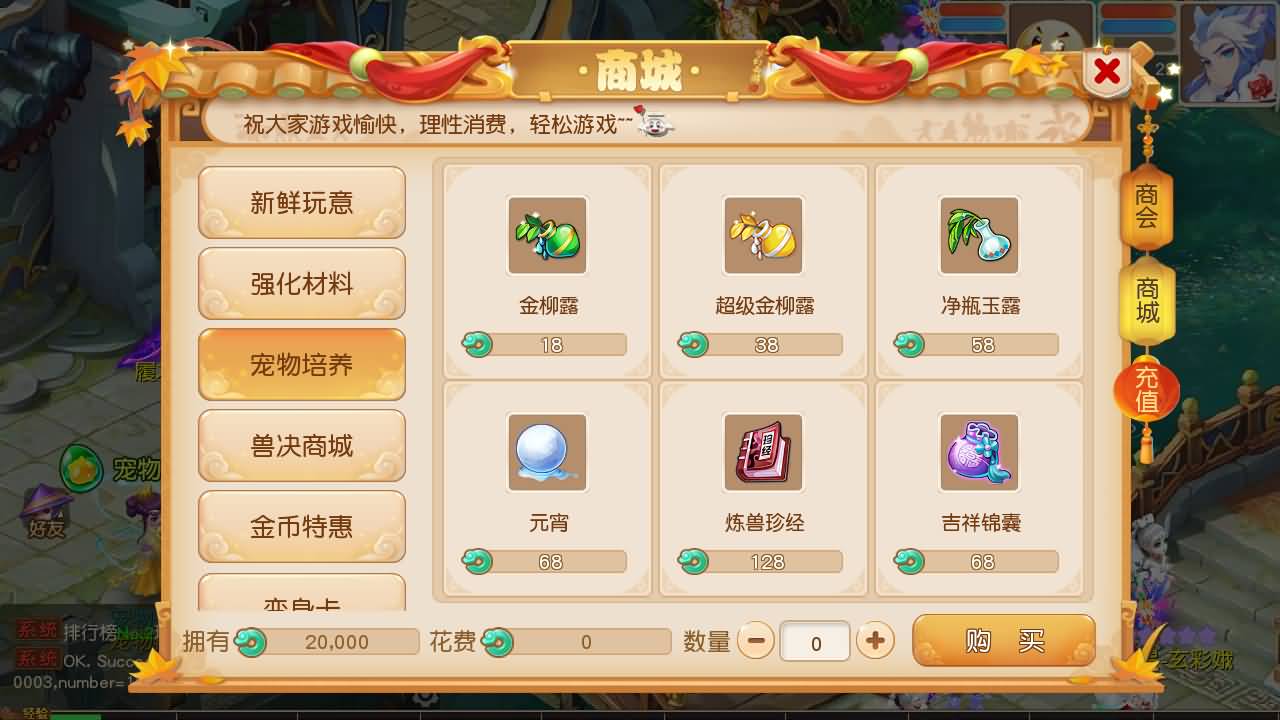This screenshot has width=1280, height=720.
Task: Select the 元宵 pearl item icon
Action: tap(547, 453)
